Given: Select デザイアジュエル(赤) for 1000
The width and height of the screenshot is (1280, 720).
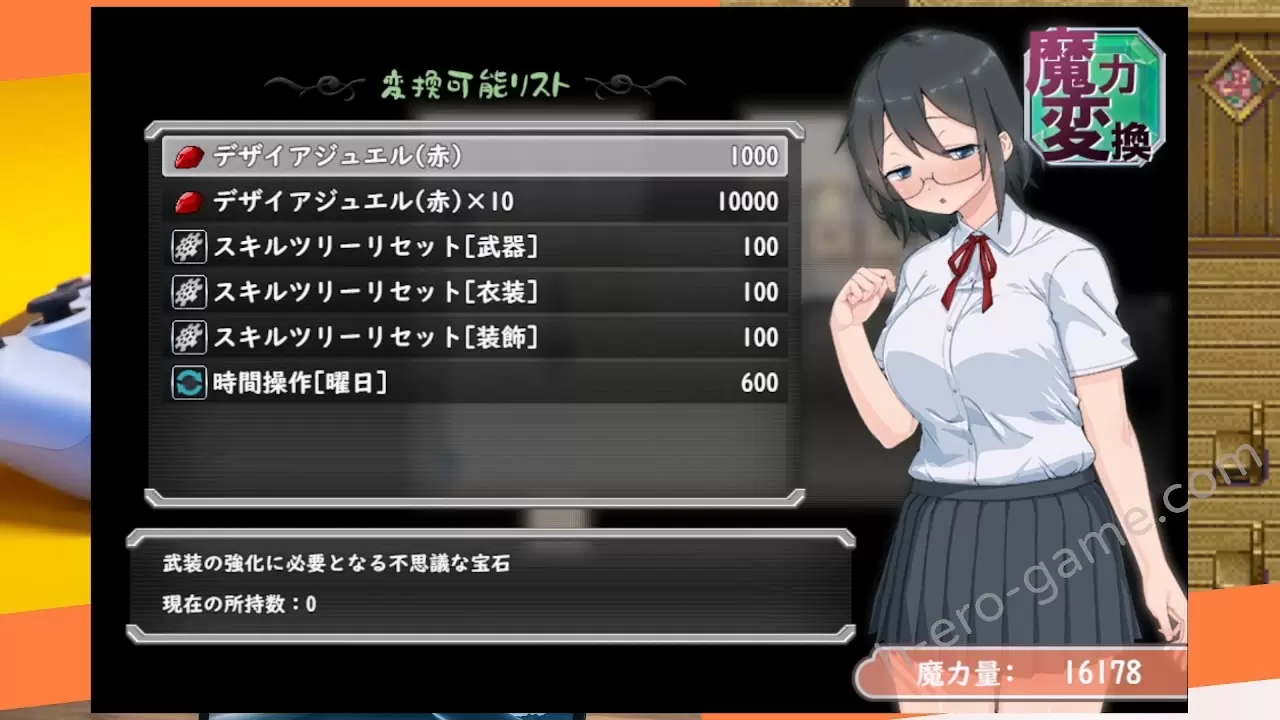Looking at the screenshot, I should 475,157.
